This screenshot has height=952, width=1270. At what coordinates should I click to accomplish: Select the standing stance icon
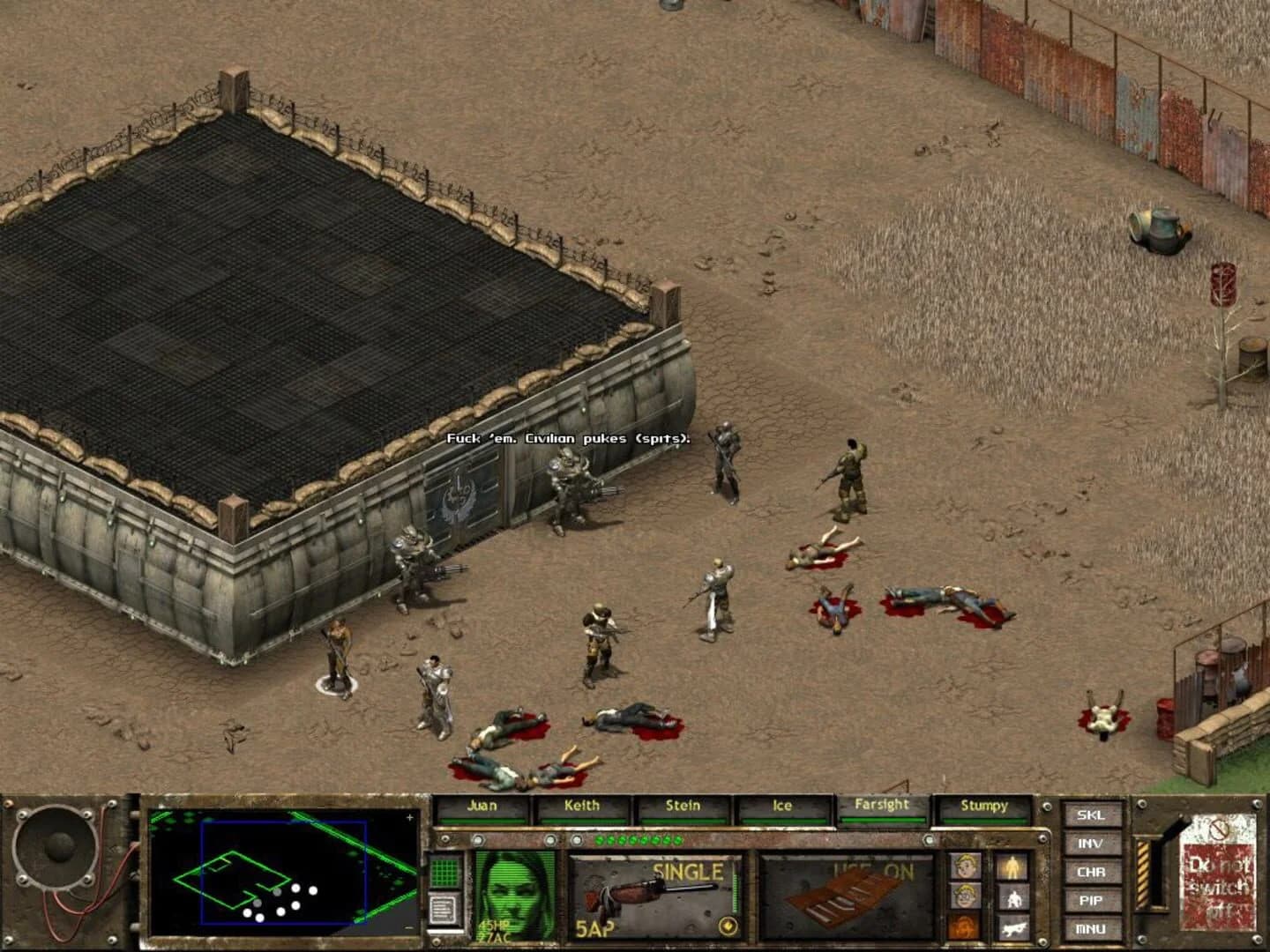click(1012, 865)
